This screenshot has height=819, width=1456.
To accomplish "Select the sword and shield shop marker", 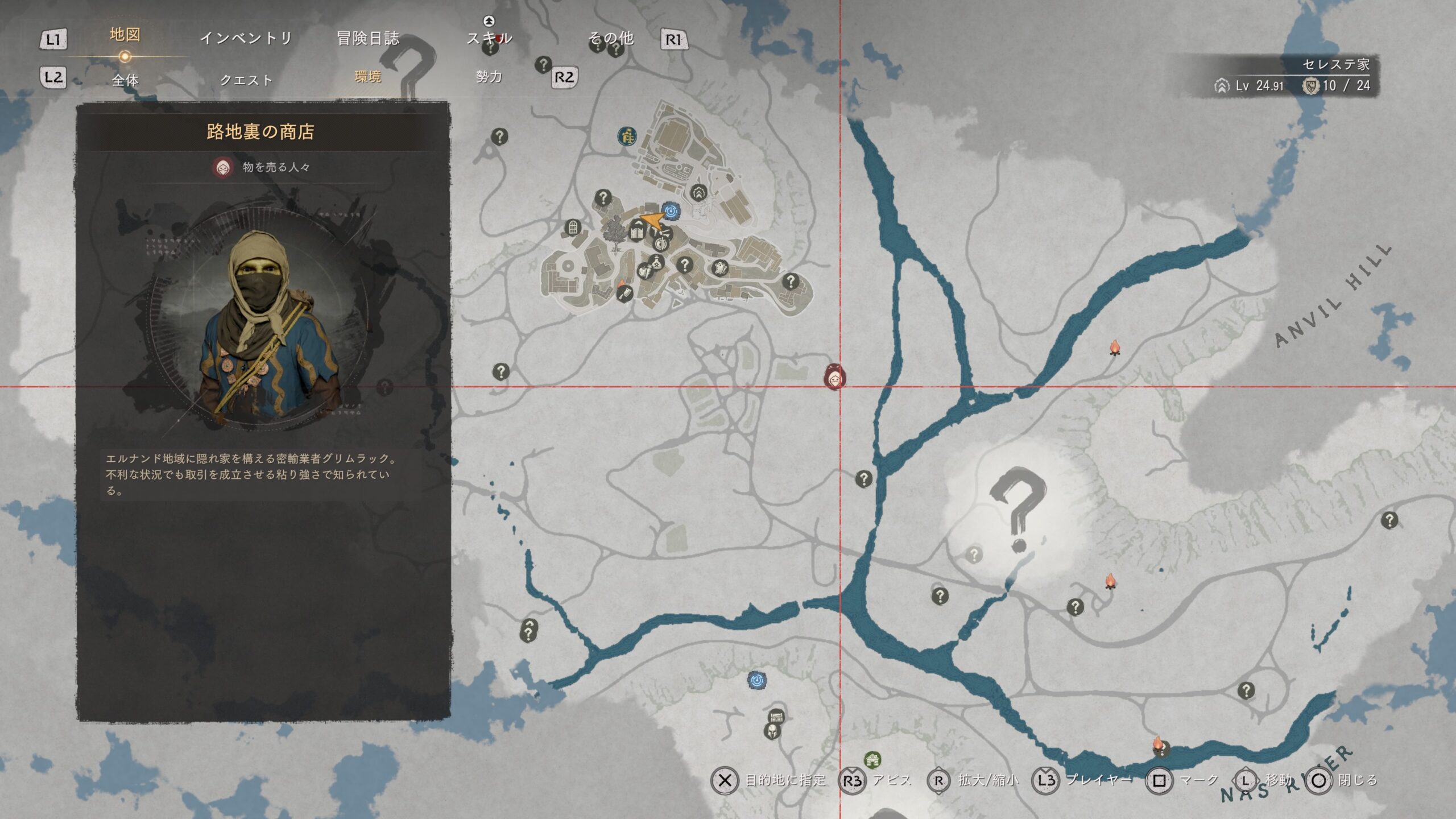I will [x=661, y=245].
